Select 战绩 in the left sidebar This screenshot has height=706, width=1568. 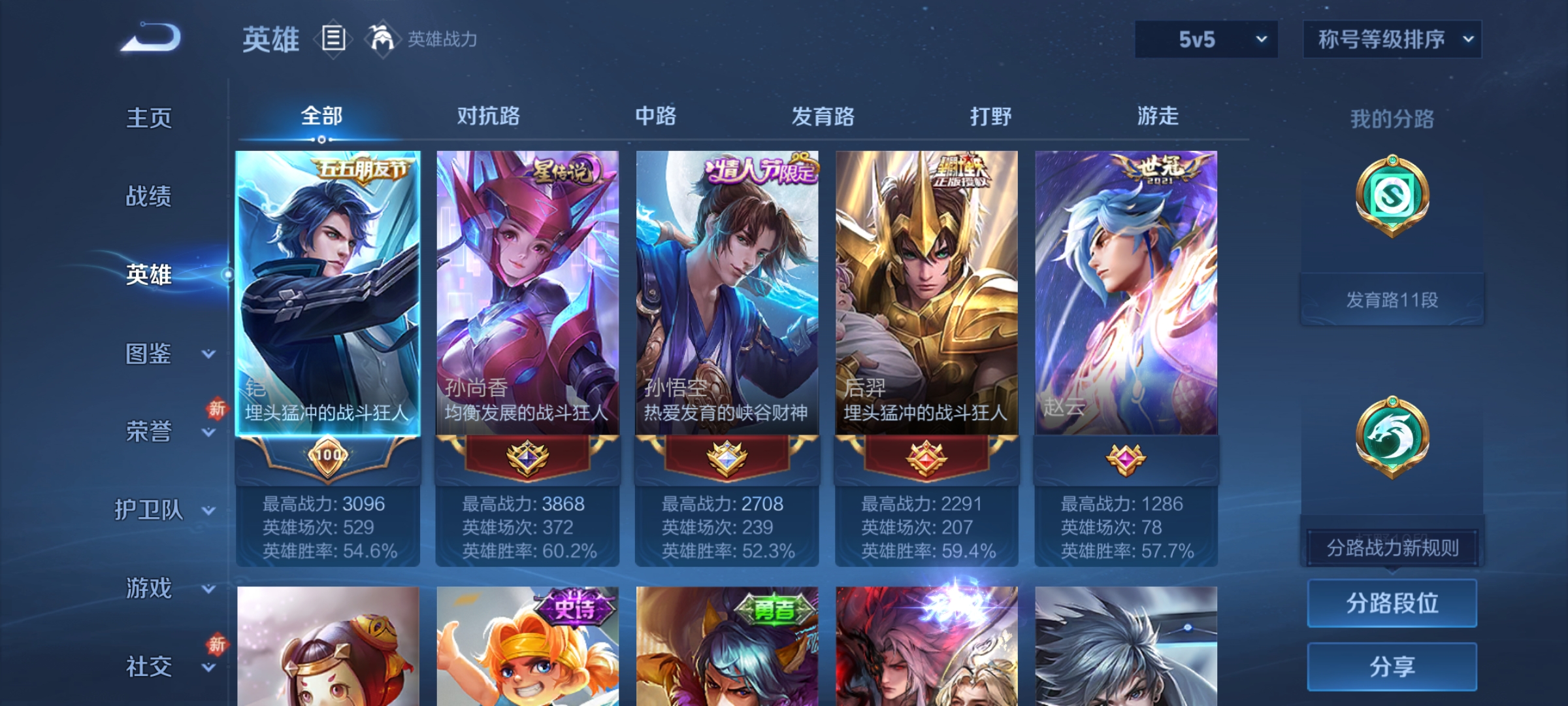(x=149, y=197)
